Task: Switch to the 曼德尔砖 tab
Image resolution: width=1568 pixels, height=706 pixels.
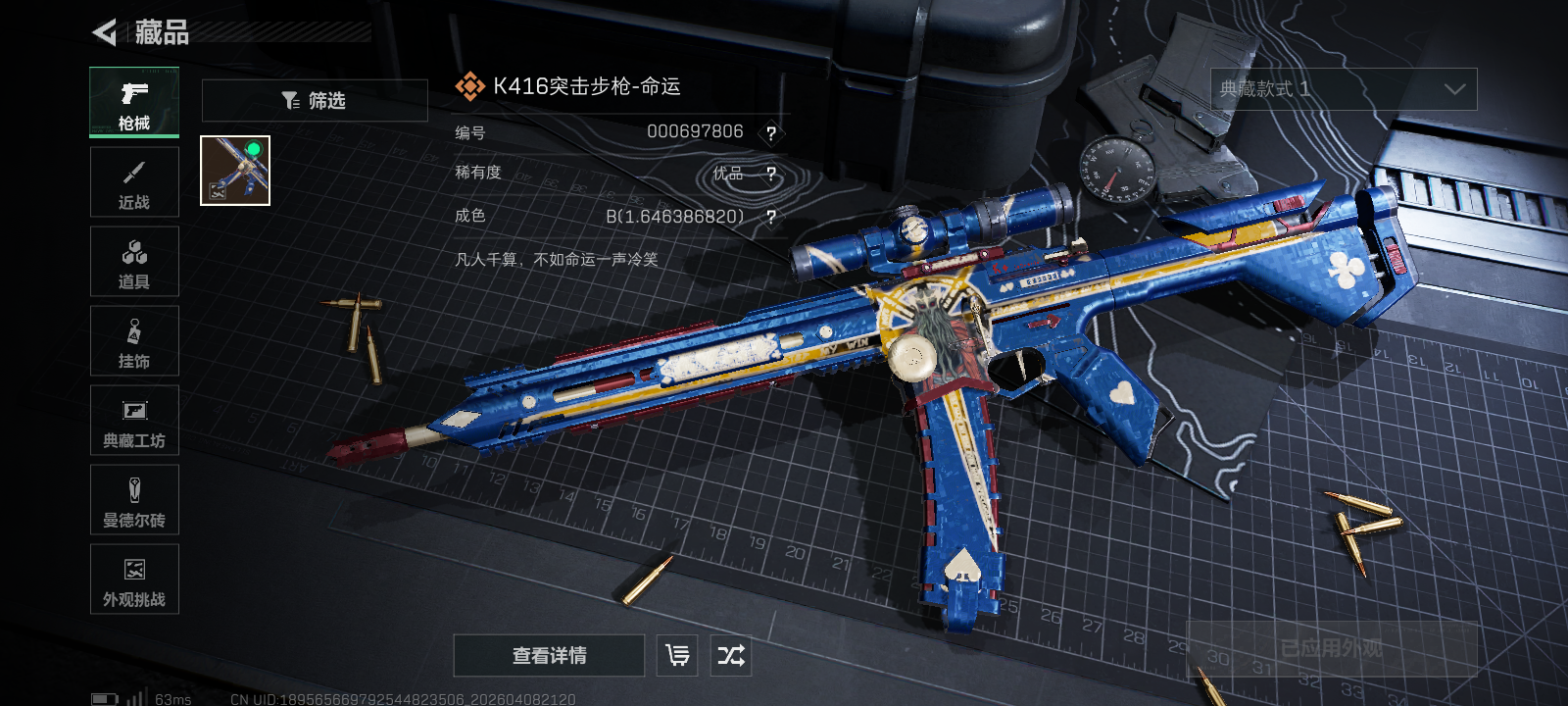Action: click(x=134, y=500)
